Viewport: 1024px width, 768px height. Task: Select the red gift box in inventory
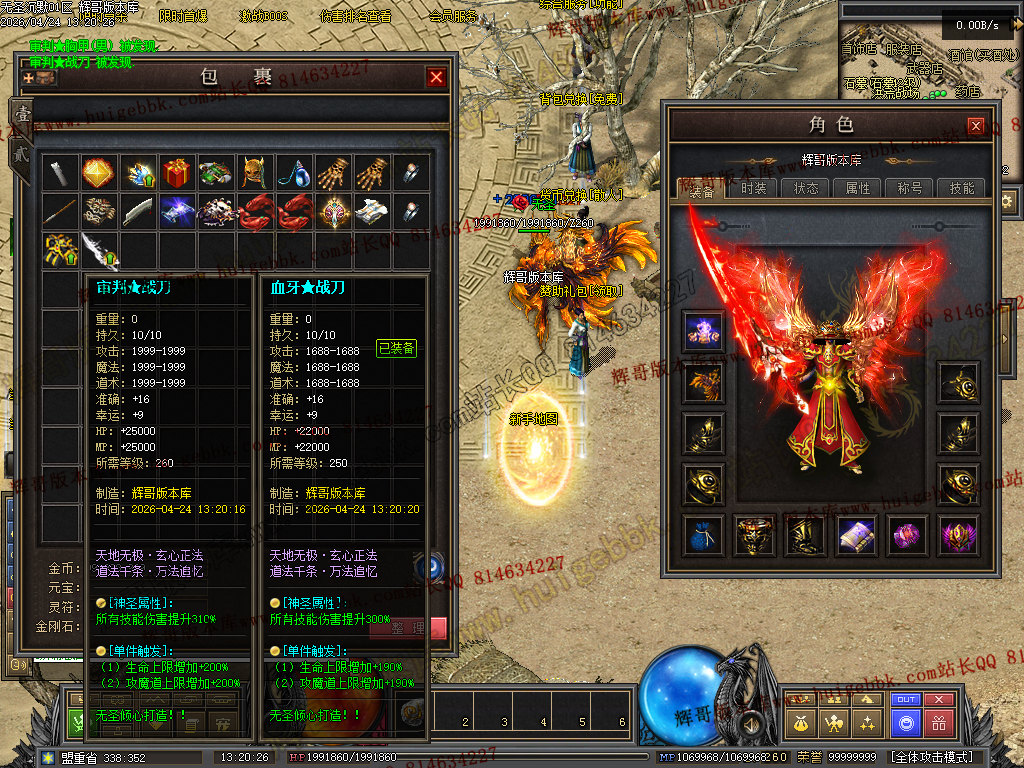[177, 173]
